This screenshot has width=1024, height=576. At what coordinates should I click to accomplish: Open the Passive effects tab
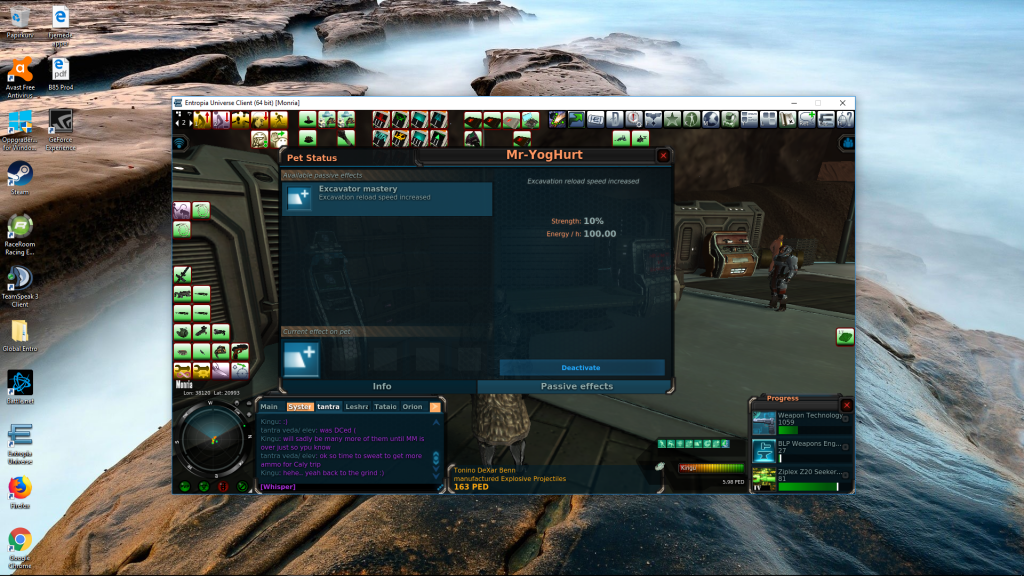pos(576,386)
